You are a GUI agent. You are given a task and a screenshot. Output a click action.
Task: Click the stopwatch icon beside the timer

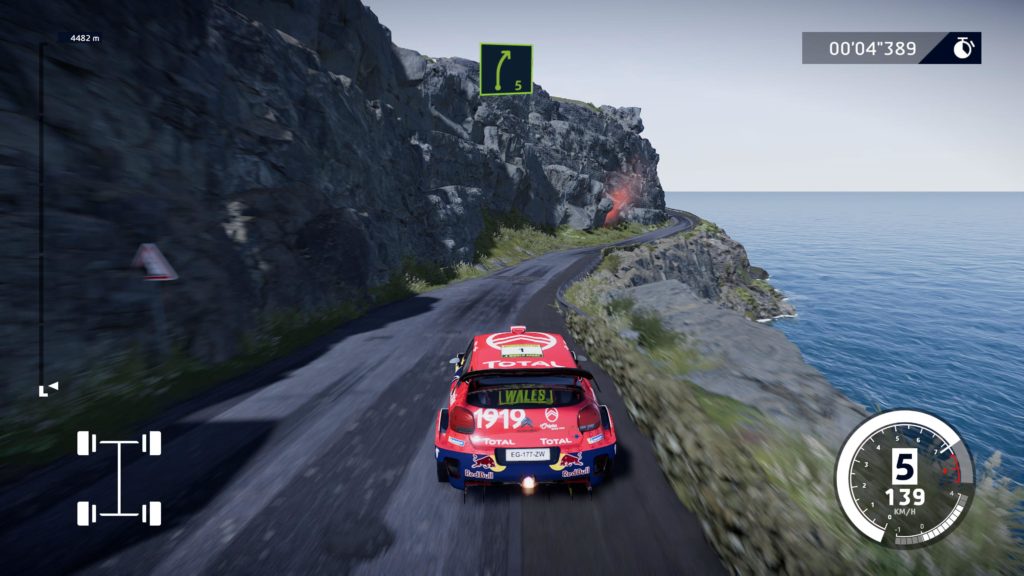click(963, 48)
